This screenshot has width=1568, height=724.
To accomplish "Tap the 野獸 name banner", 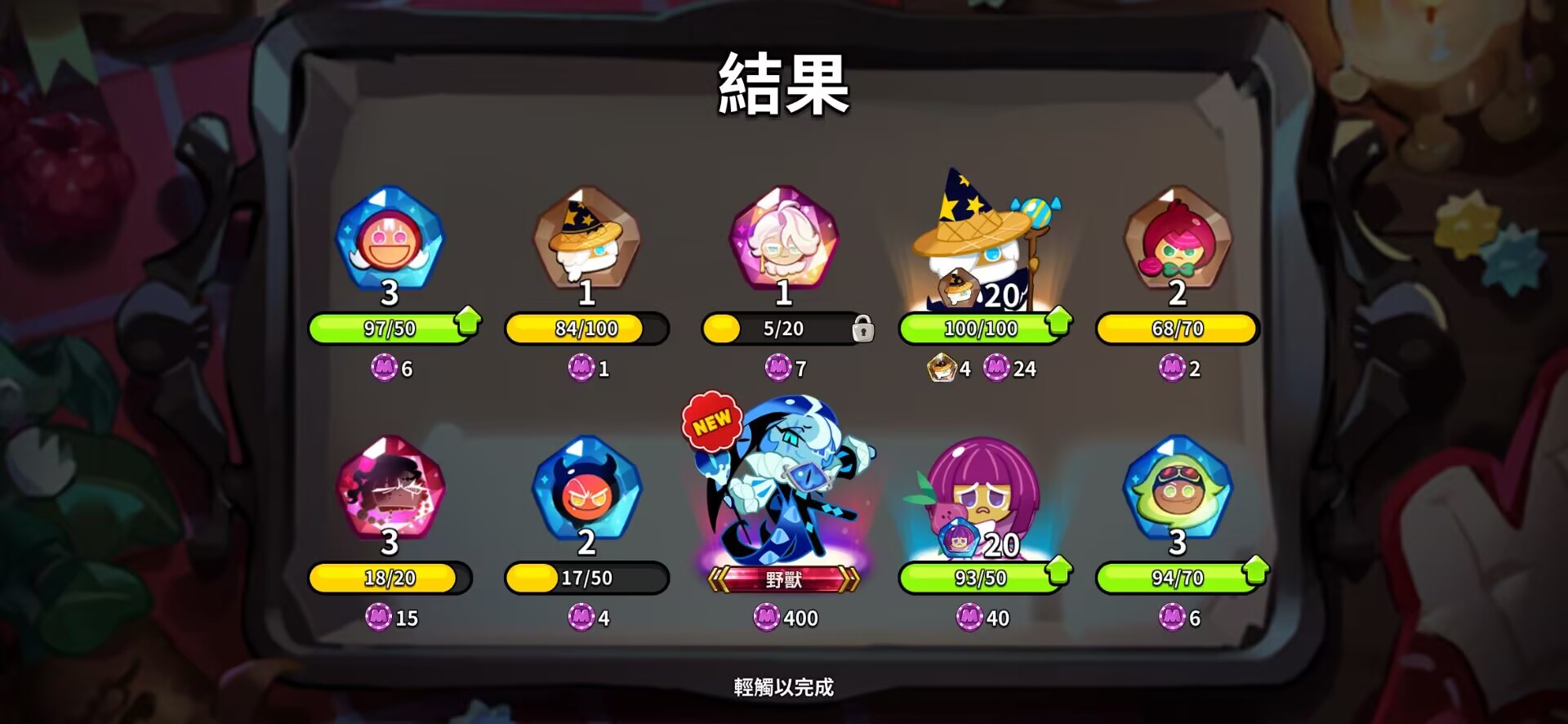I will (782, 579).
